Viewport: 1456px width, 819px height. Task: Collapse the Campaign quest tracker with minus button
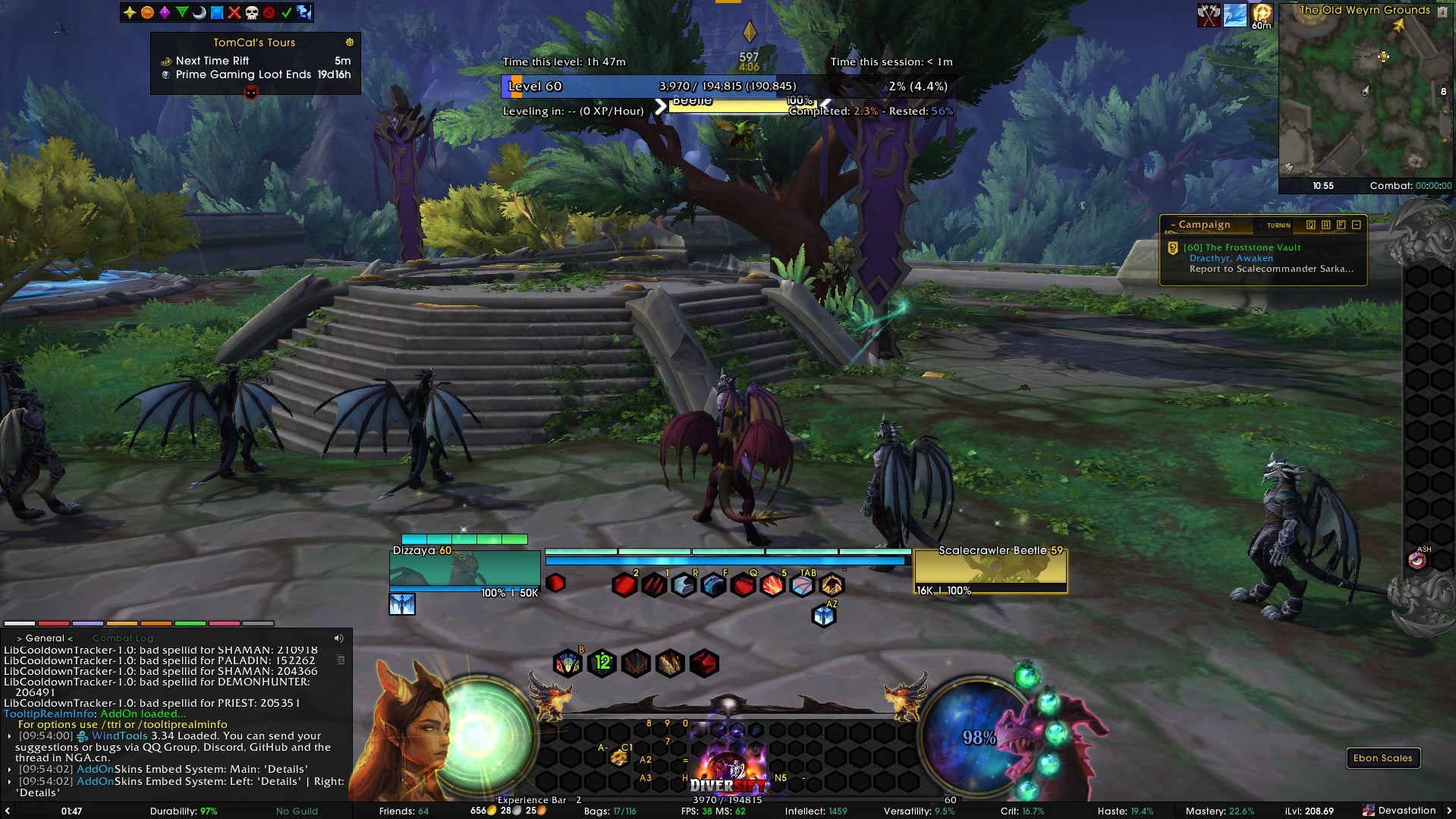pyautogui.click(x=1356, y=225)
